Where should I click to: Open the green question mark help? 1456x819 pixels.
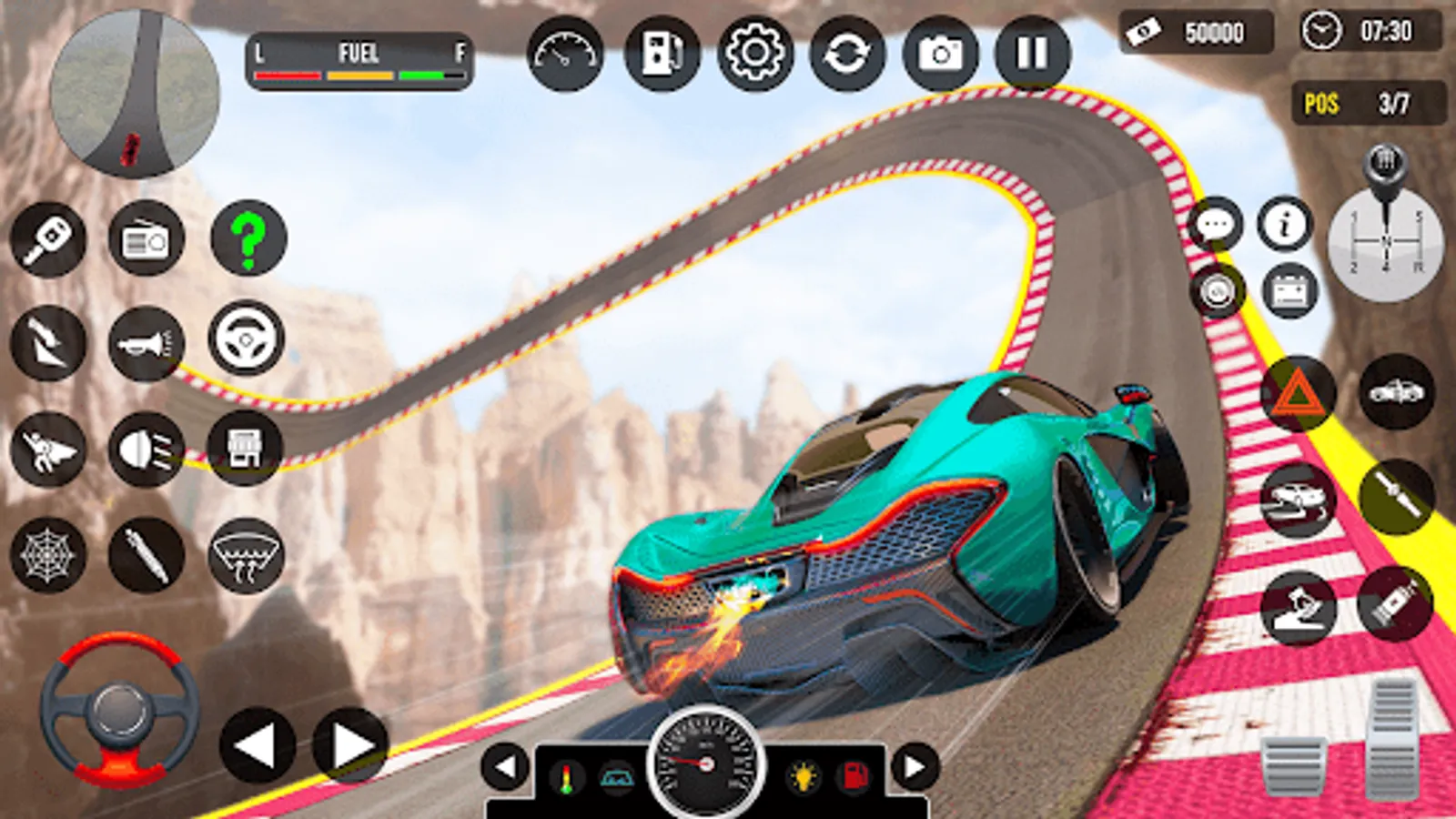(x=248, y=239)
